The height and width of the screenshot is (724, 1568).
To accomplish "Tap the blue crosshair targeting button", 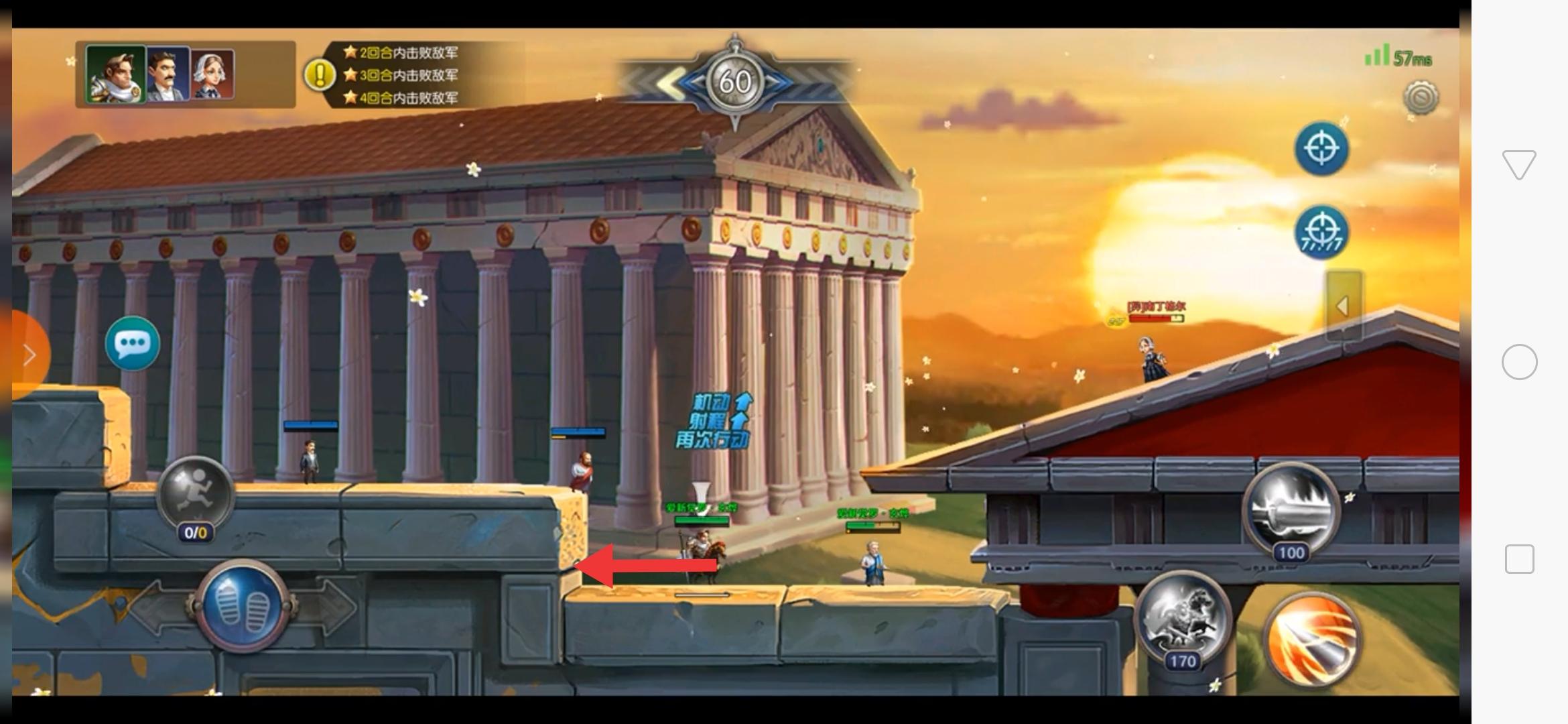I will 1321,149.
